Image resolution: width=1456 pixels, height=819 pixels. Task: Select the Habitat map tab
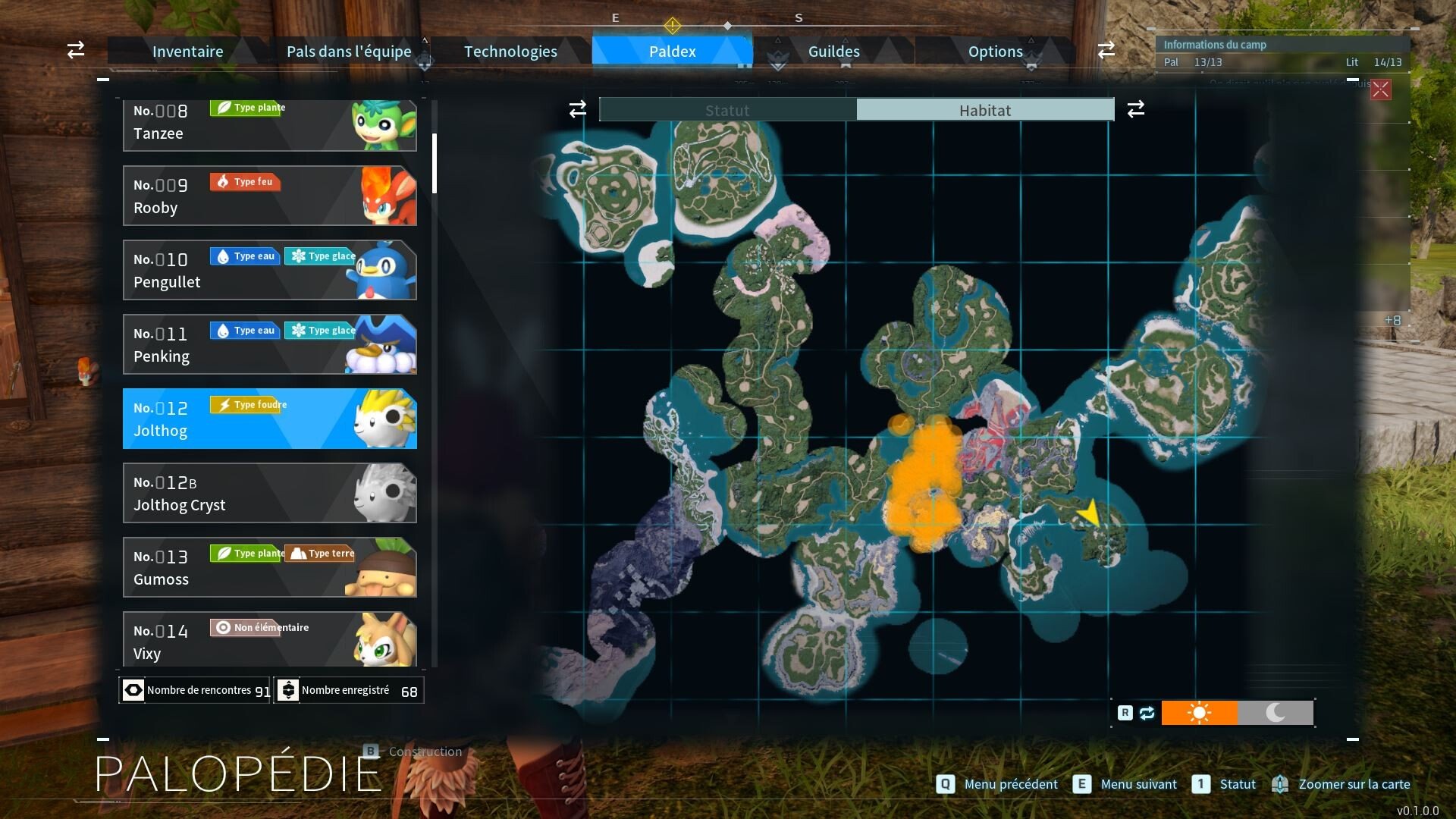[984, 110]
